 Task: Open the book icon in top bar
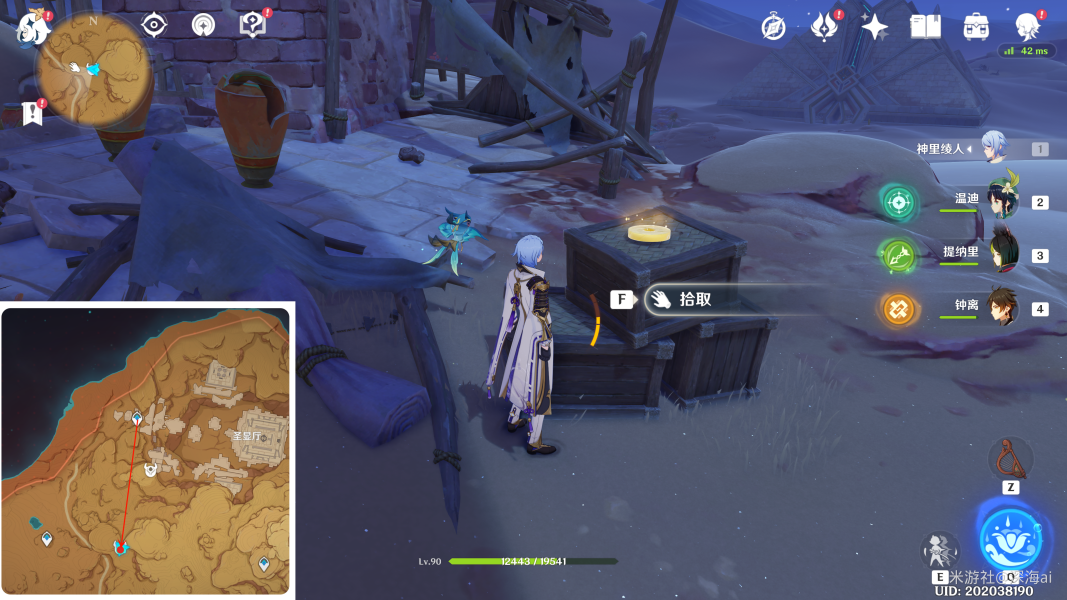coord(925,27)
